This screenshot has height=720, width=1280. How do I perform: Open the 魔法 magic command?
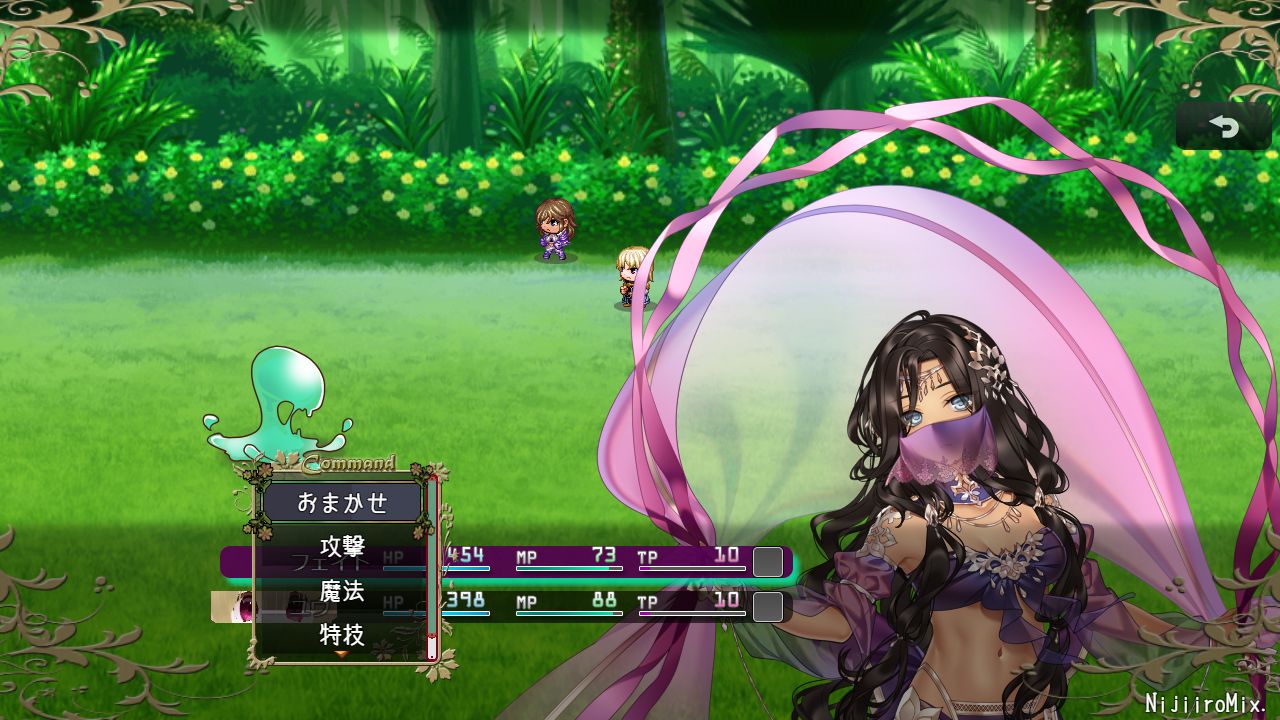tap(342, 591)
